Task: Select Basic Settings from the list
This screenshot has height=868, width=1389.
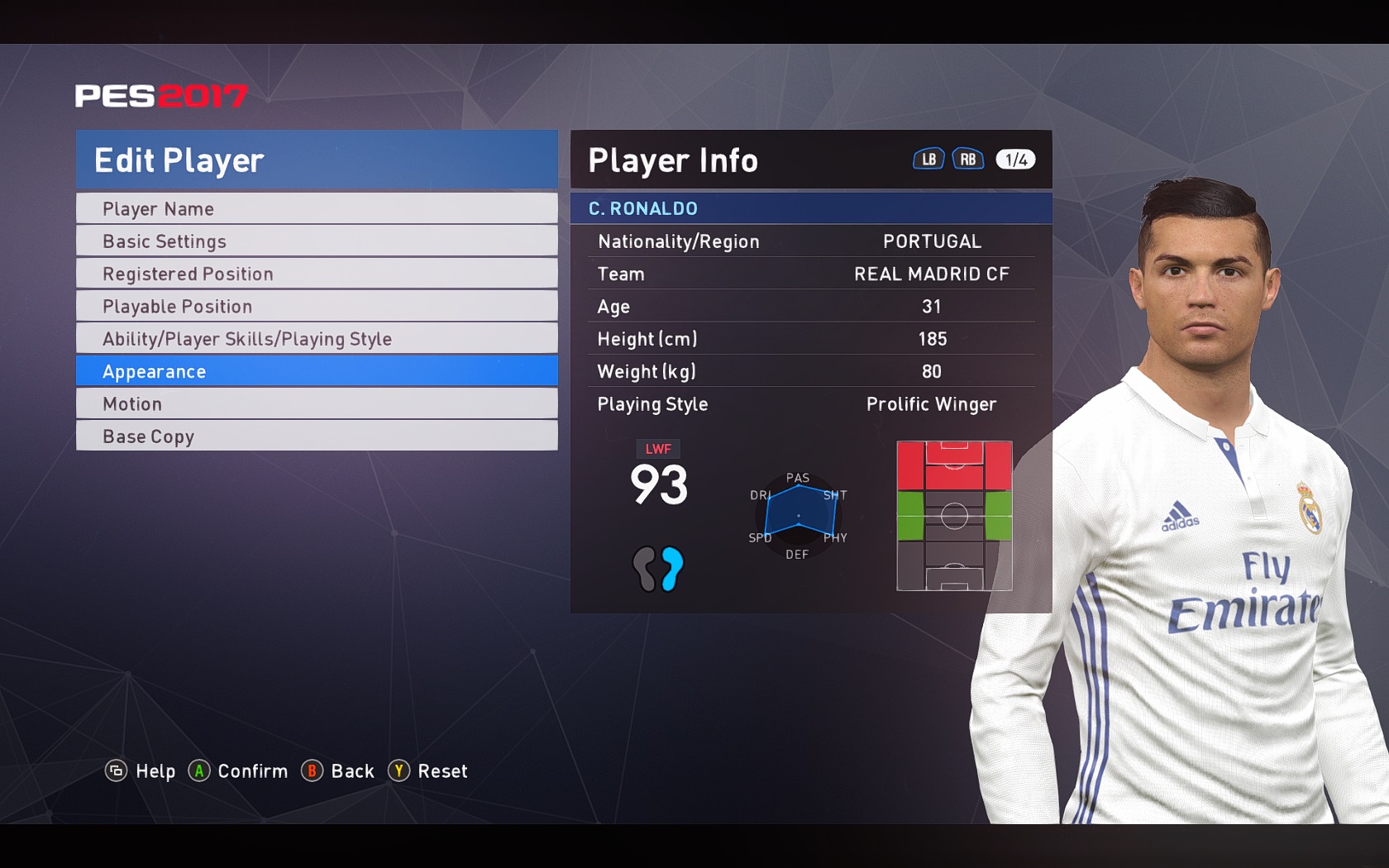Action: coord(317,241)
